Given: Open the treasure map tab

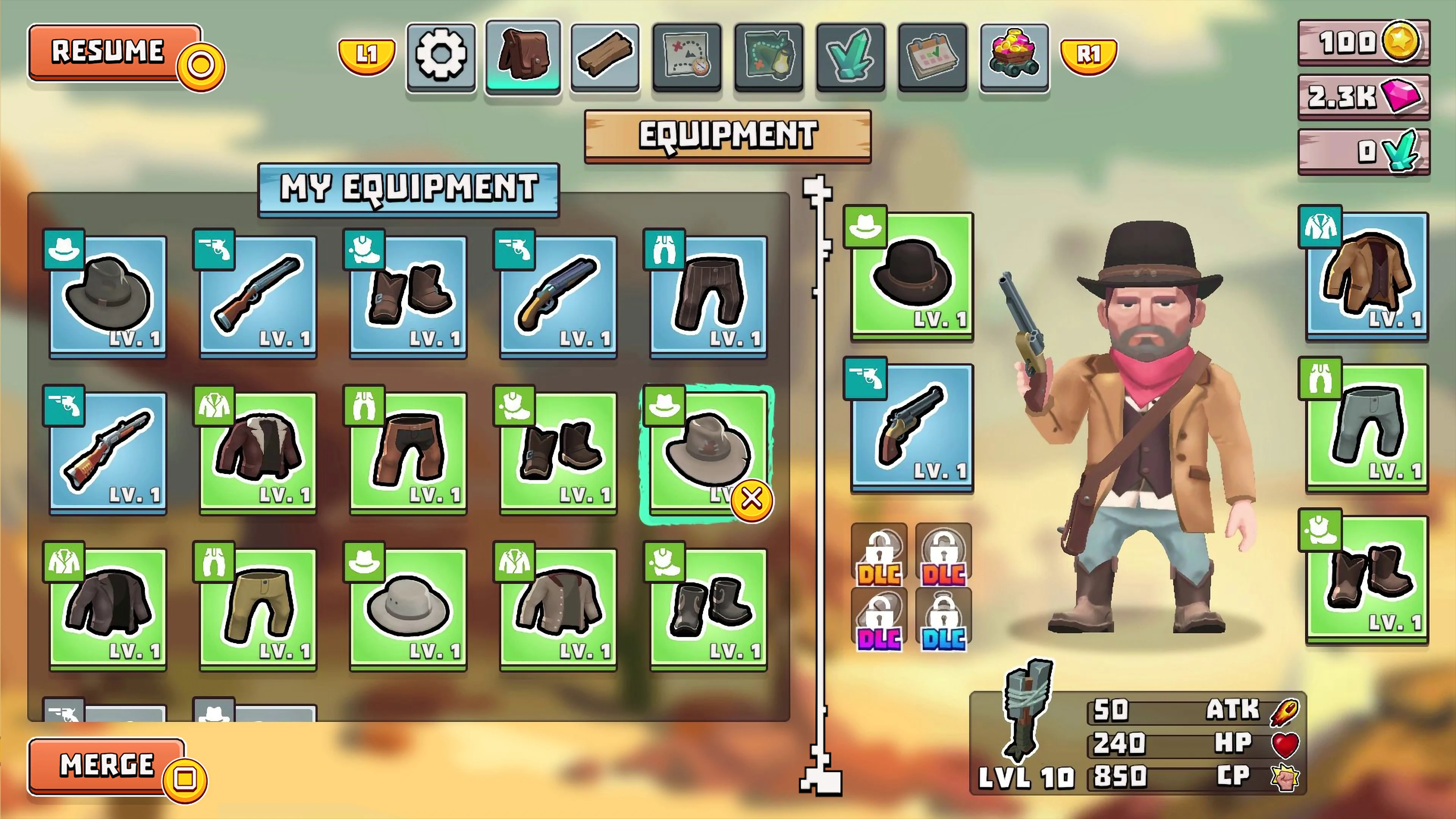Looking at the screenshot, I should pos(686,55).
